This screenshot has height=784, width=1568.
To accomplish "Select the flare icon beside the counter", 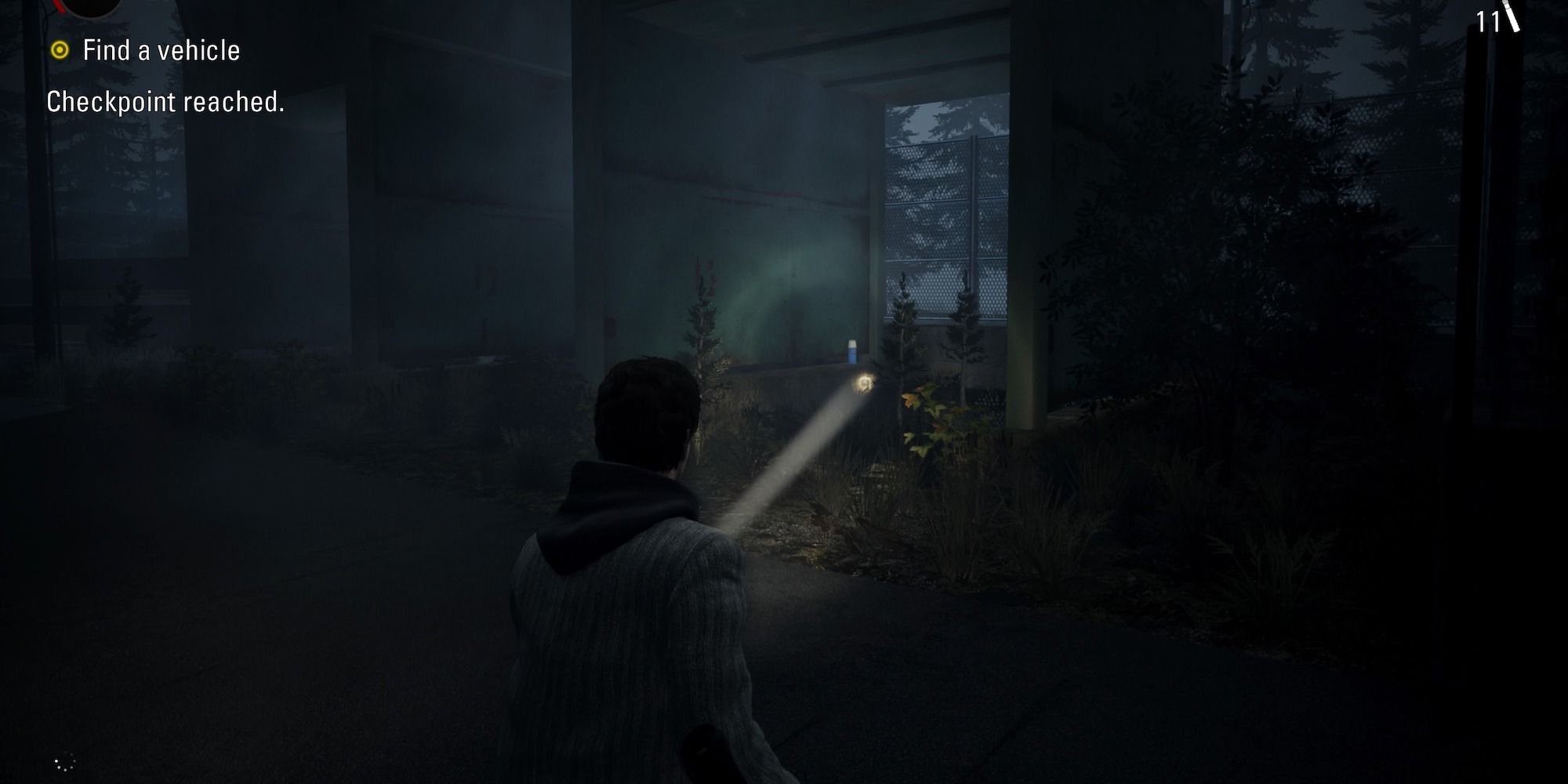I will [x=1511, y=17].
